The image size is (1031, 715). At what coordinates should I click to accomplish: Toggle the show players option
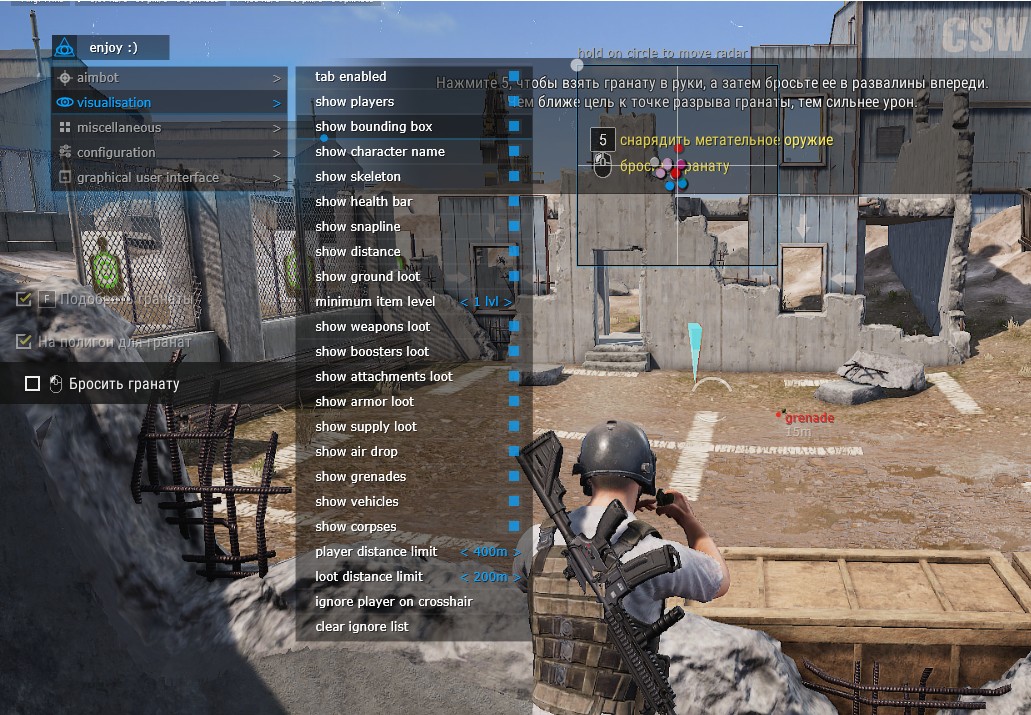(513, 102)
